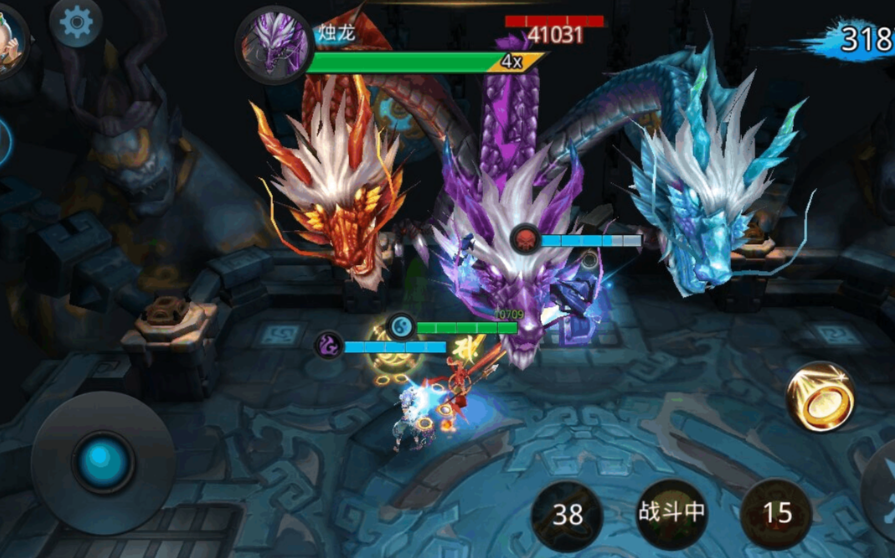The image size is (895, 558).
Task: Open the gear settings menu
Action: [76, 22]
